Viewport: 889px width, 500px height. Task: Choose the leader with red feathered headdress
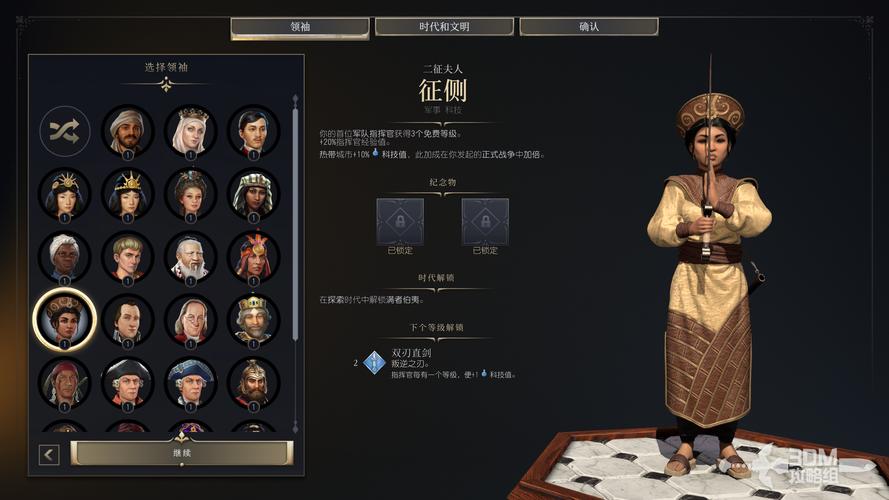(x=253, y=257)
